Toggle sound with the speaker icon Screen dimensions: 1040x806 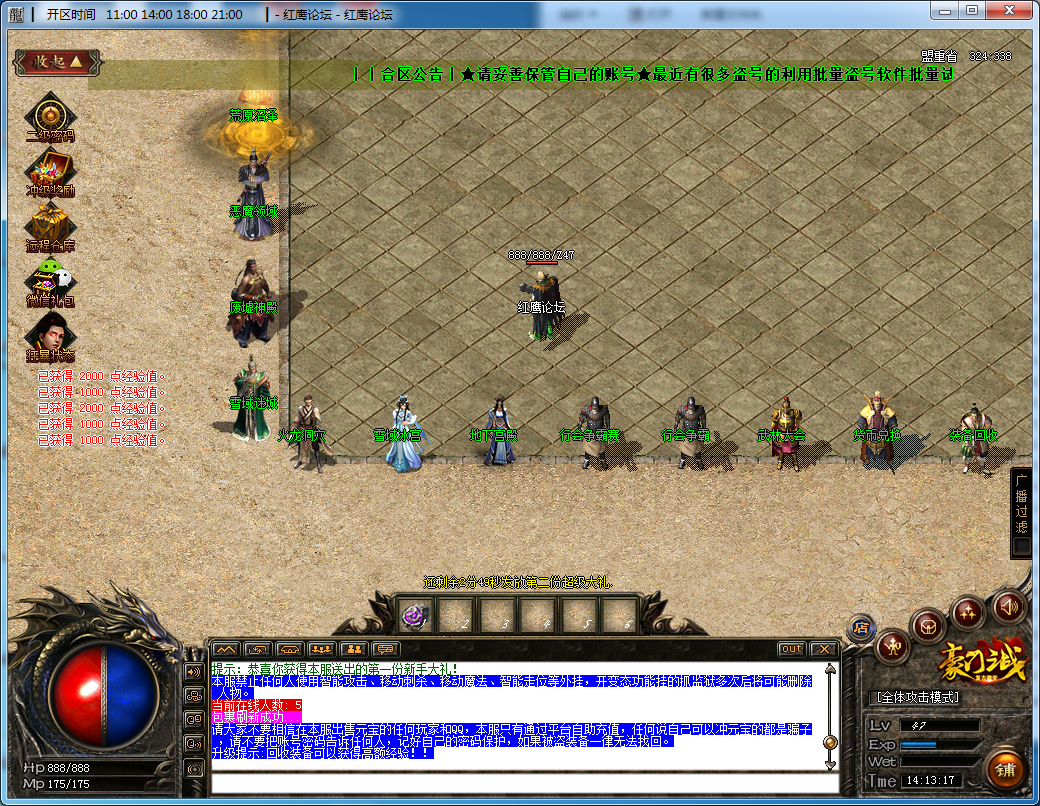point(1008,605)
